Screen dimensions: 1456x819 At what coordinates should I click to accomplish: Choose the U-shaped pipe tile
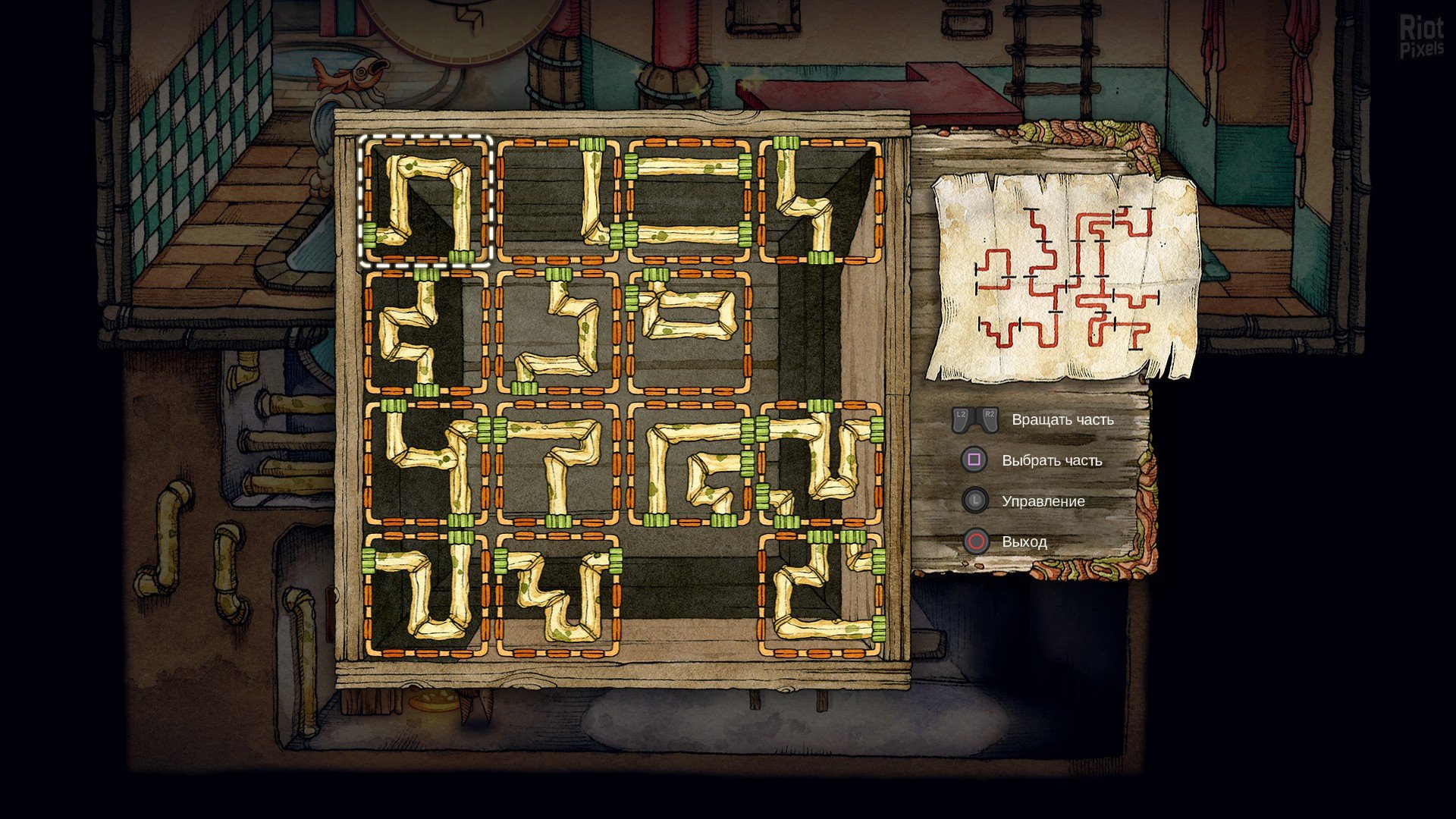[425, 595]
